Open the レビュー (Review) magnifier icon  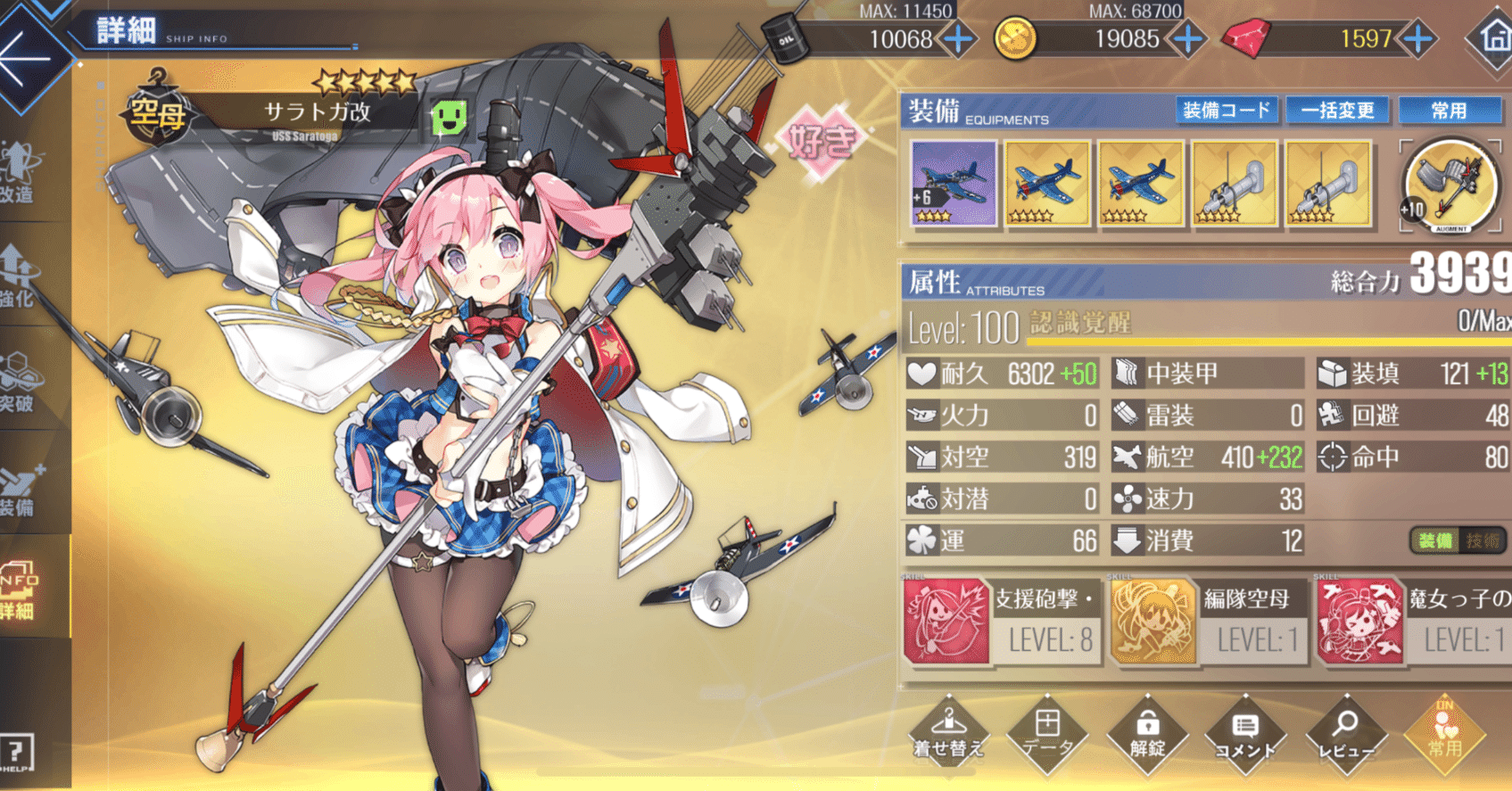pyautogui.click(x=1347, y=736)
